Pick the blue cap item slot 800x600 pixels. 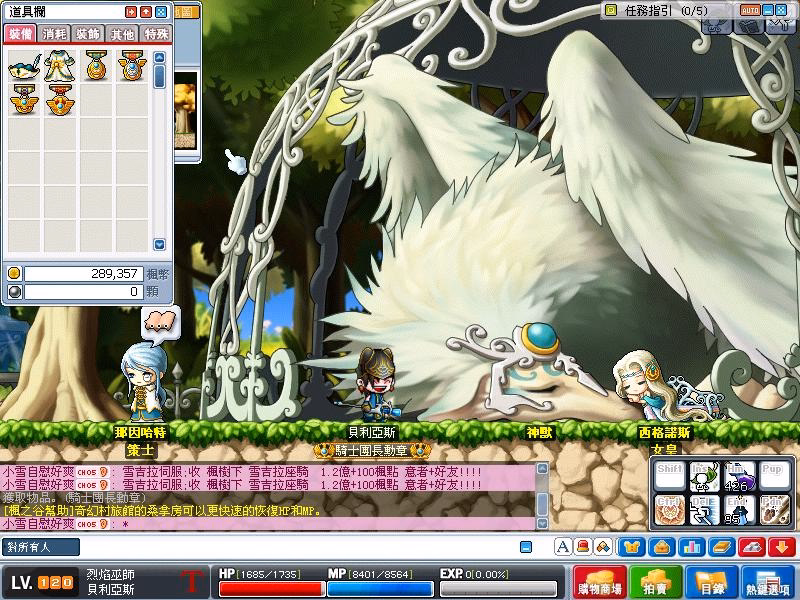click(x=24, y=66)
